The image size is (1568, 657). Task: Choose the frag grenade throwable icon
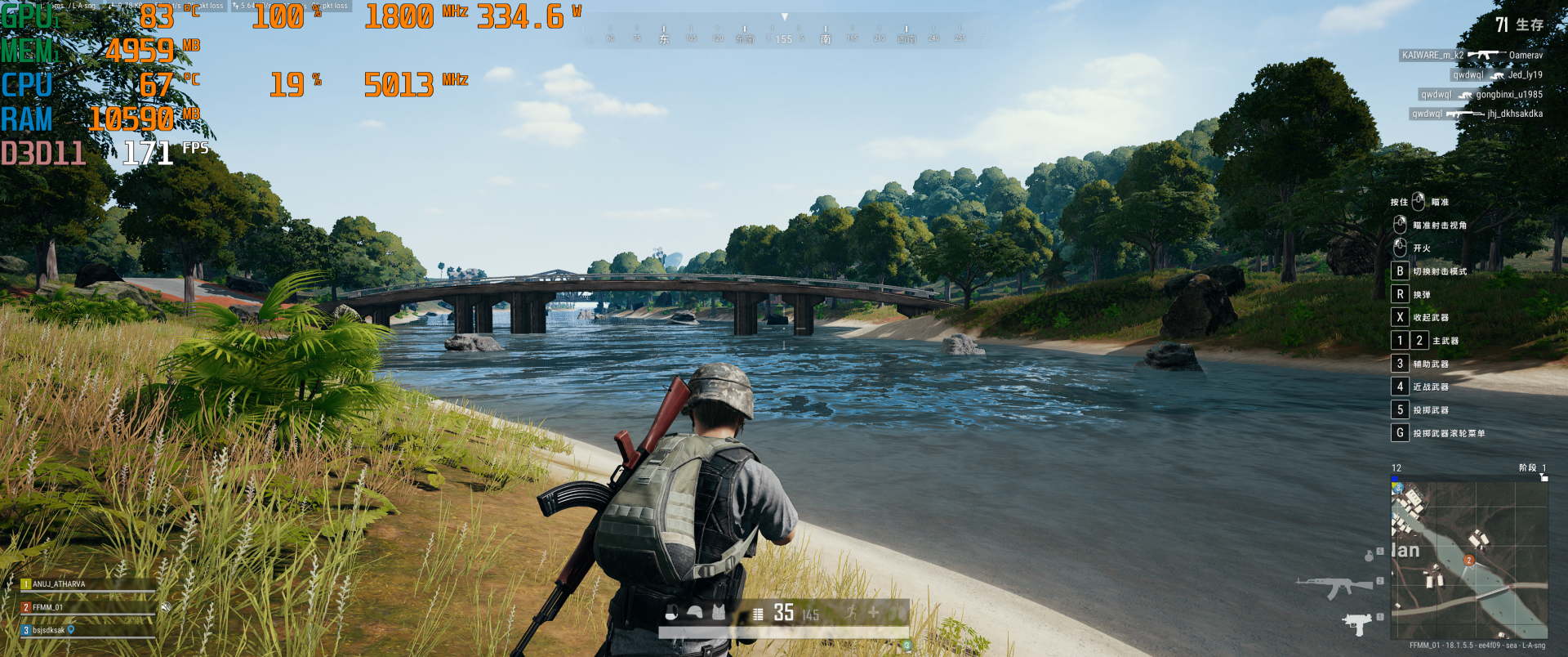(x=1369, y=556)
